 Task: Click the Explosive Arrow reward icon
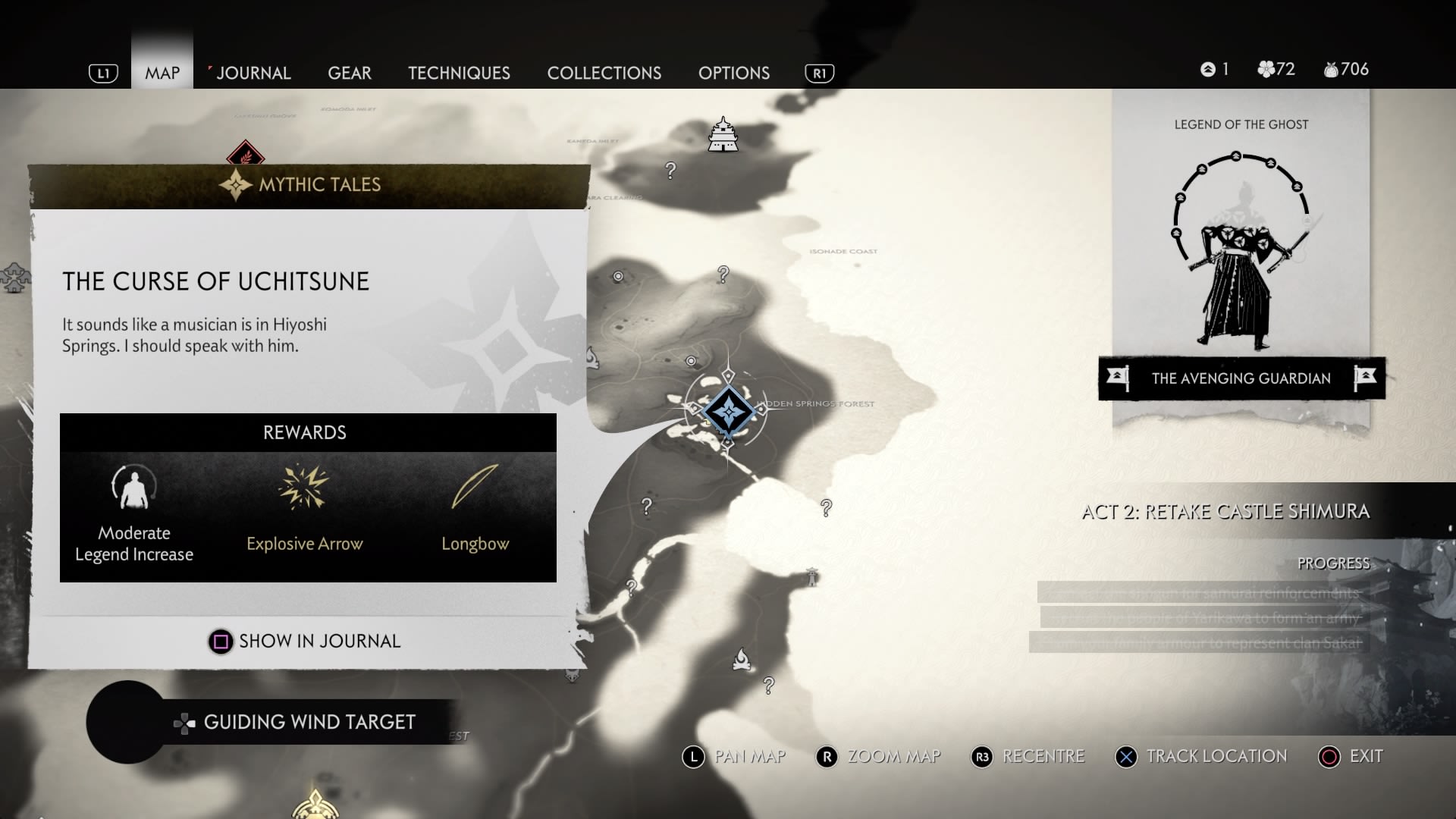[304, 488]
